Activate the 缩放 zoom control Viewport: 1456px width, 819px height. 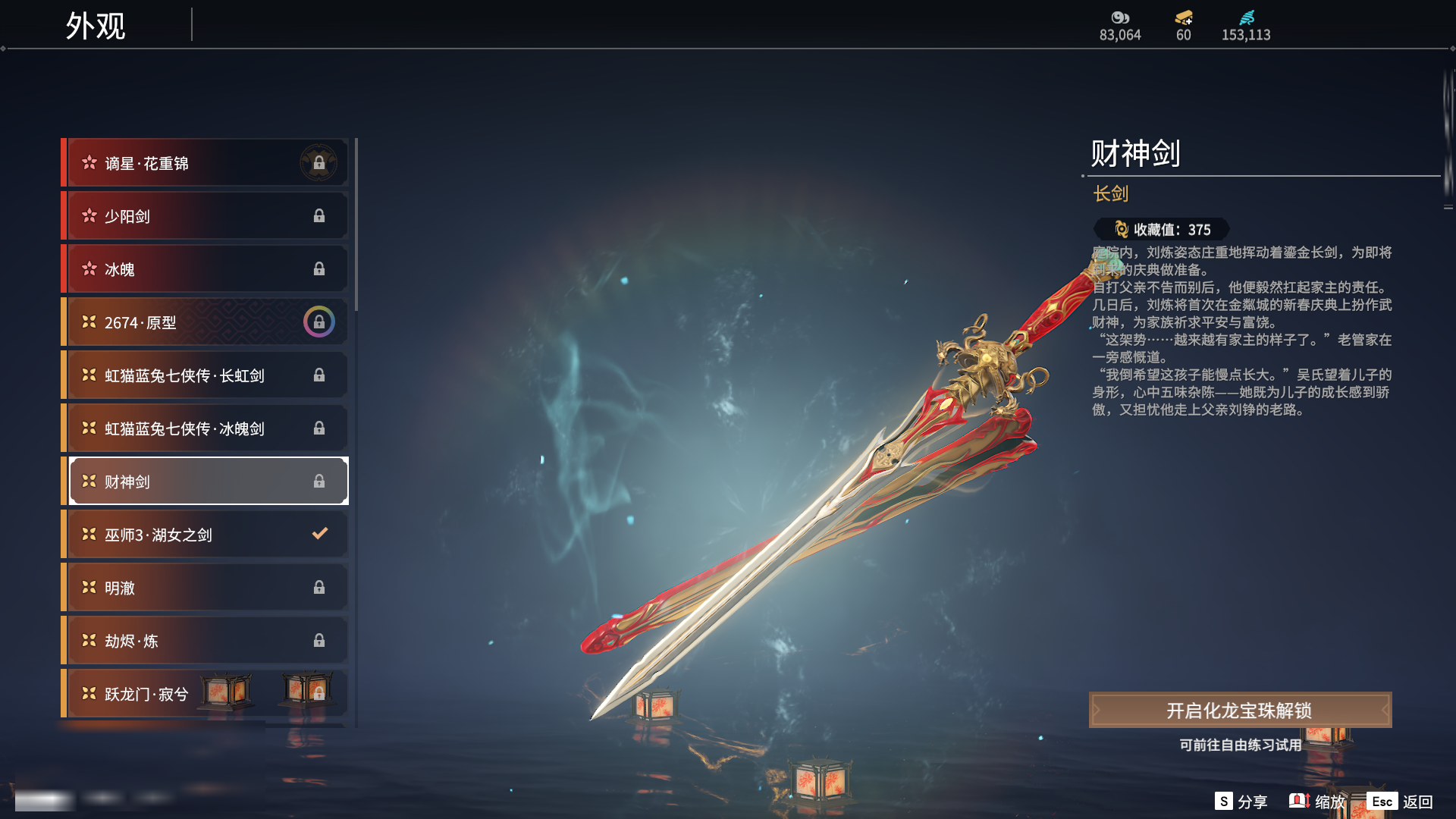click(1317, 802)
